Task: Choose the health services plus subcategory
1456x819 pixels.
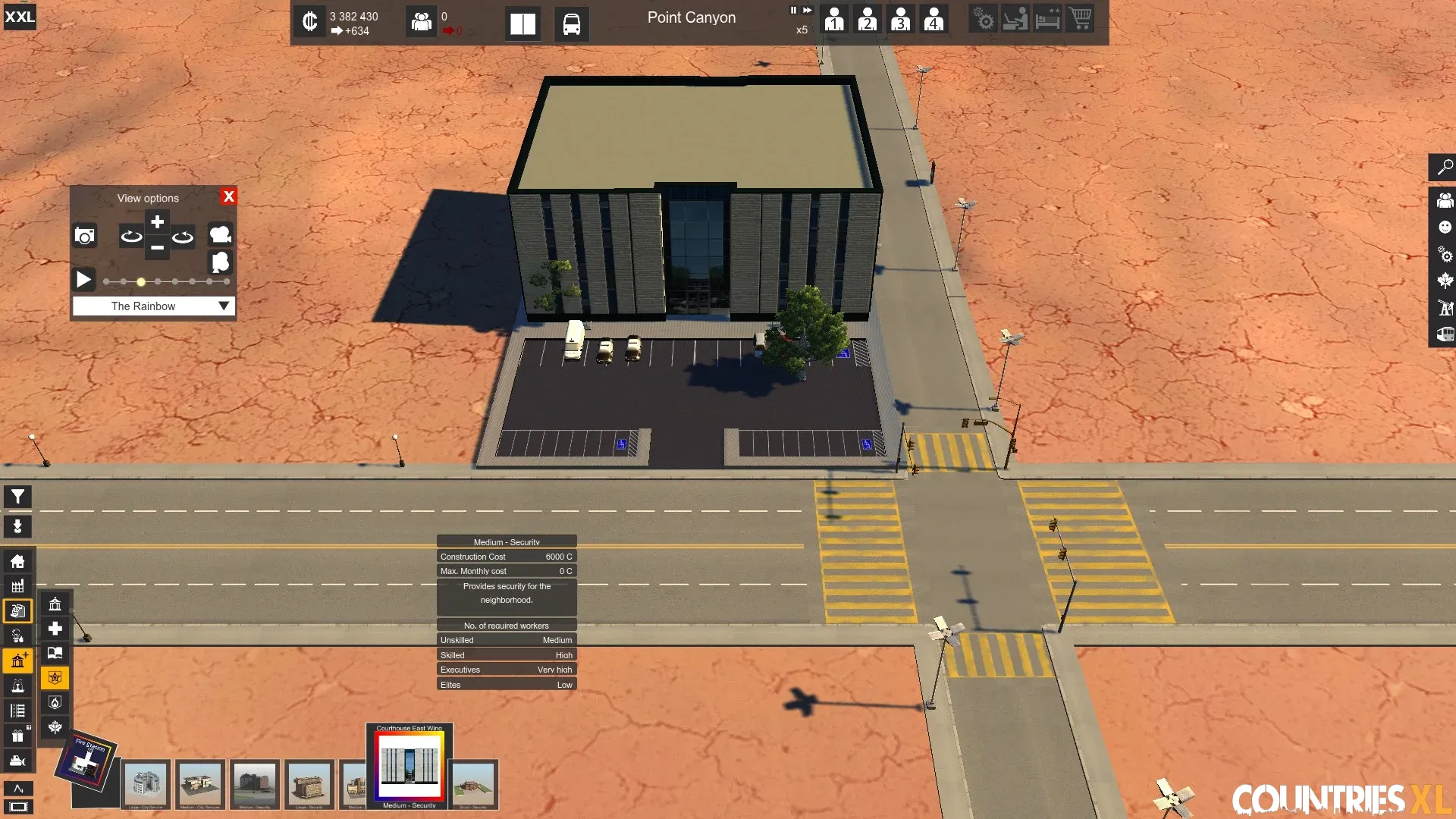Action: pyautogui.click(x=55, y=629)
